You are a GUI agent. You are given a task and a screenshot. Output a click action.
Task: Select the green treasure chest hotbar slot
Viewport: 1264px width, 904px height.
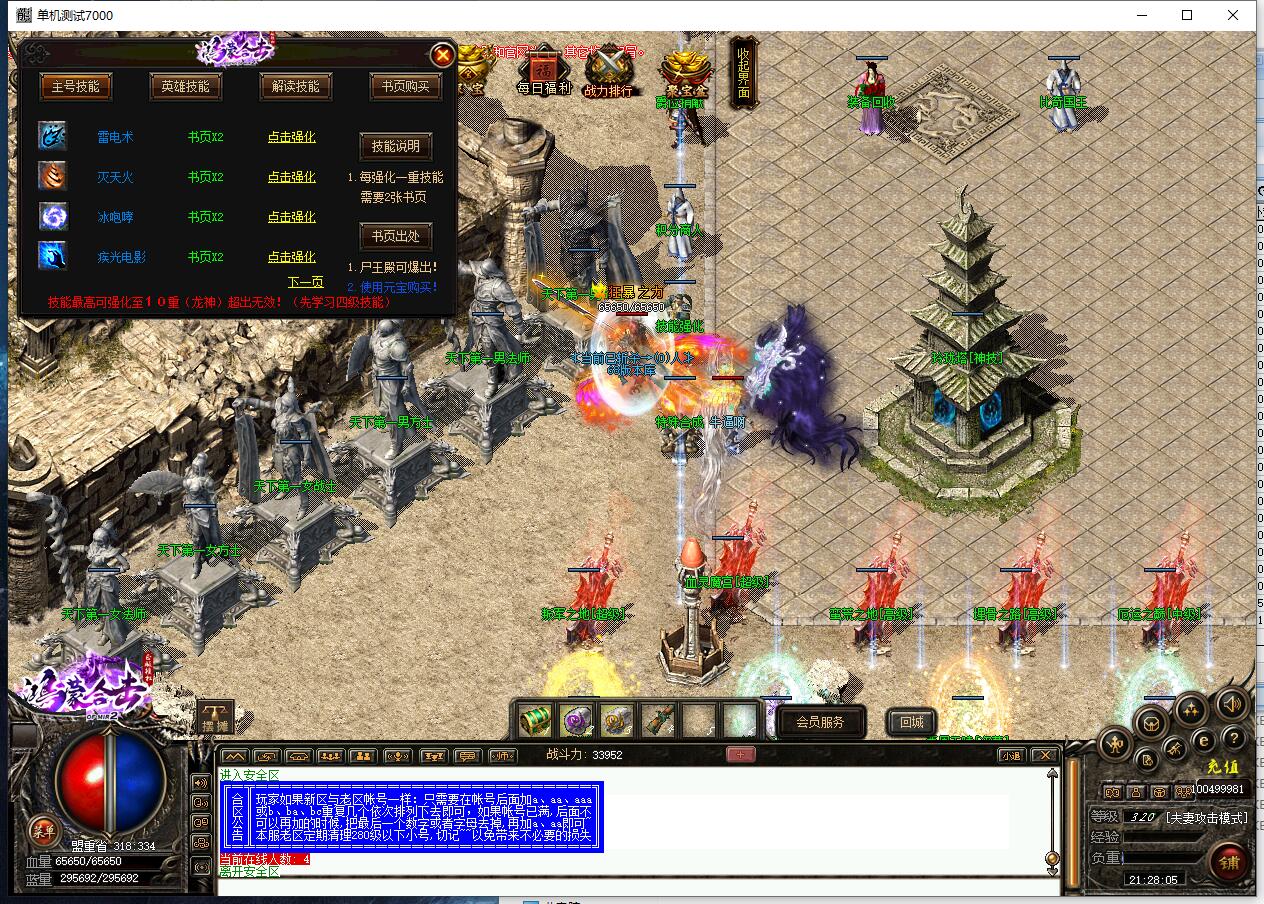point(536,719)
